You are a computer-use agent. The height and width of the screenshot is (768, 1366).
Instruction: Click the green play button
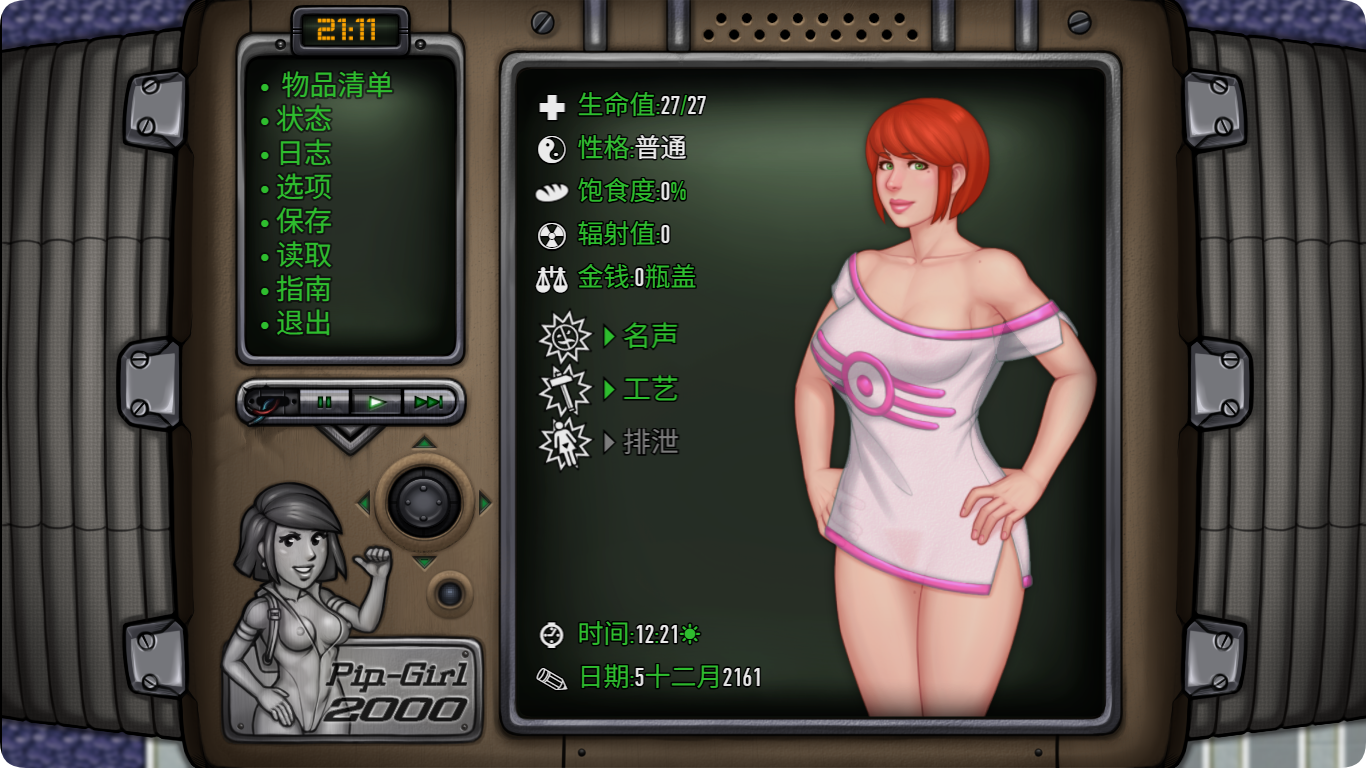coord(377,402)
